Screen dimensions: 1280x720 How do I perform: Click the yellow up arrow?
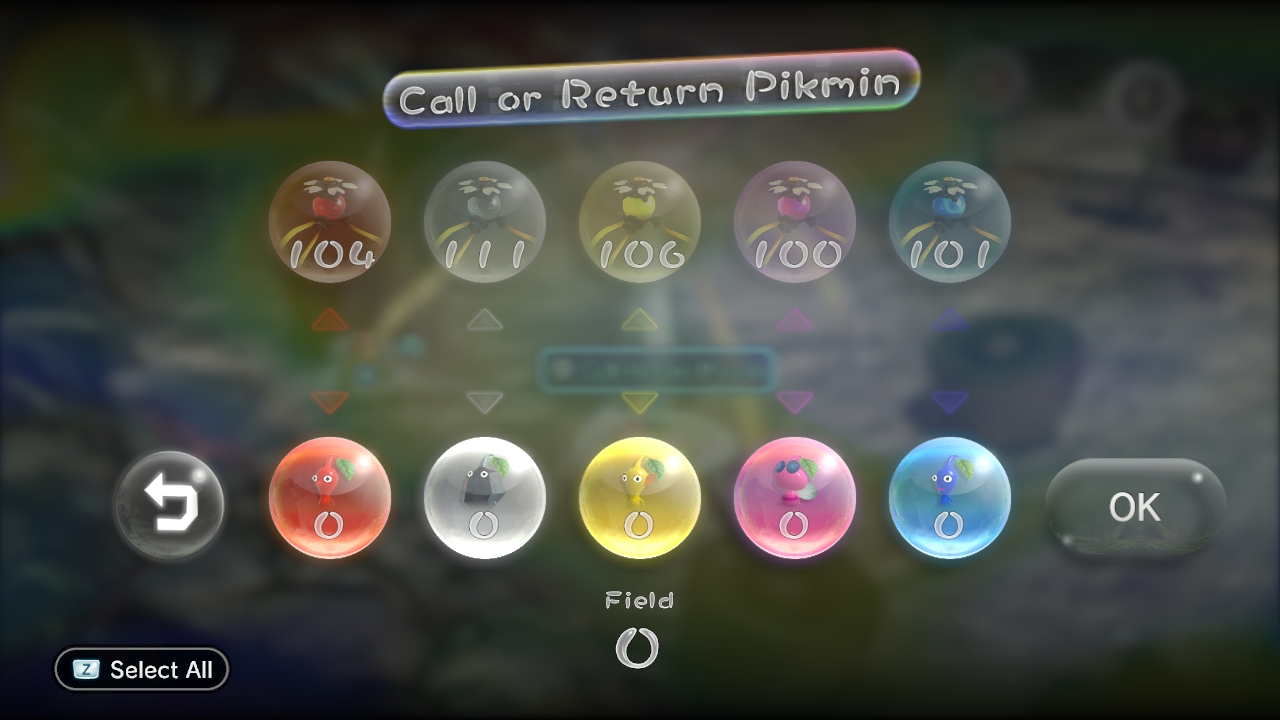click(x=640, y=320)
